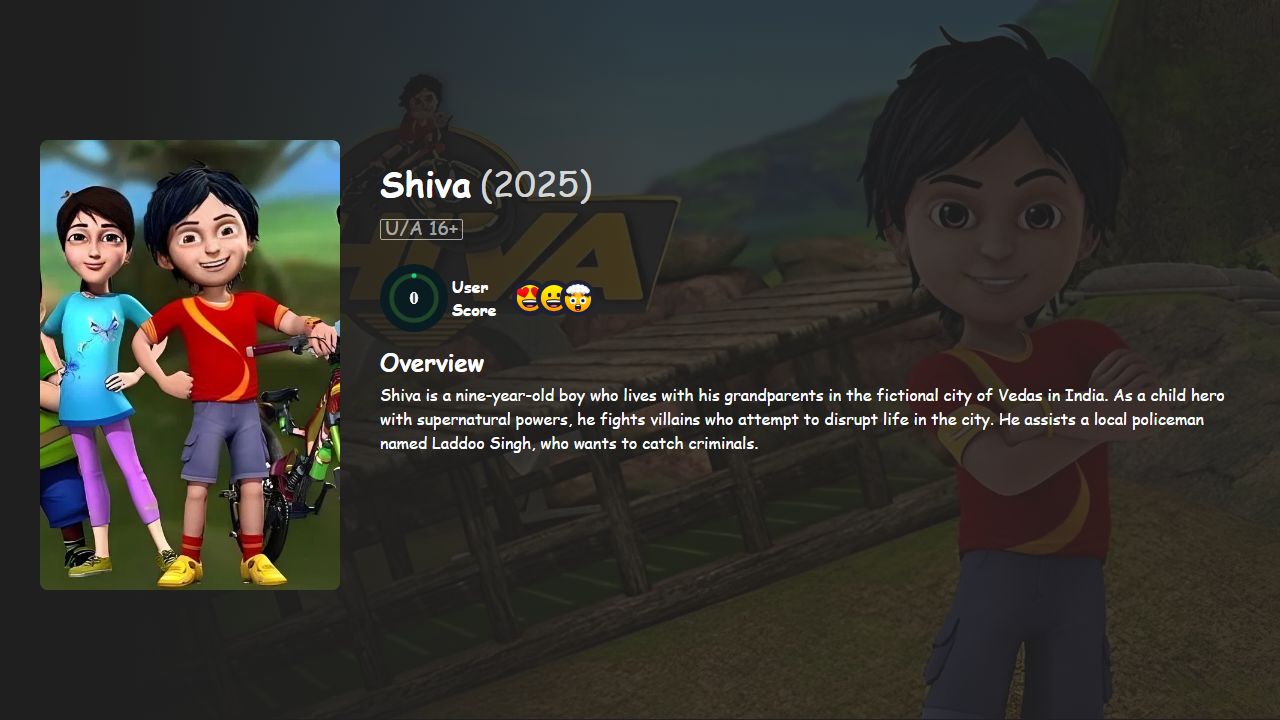Viewport: 1280px width, 720px height.
Task: Open the certification dropdown via its badge
Action: point(420,228)
